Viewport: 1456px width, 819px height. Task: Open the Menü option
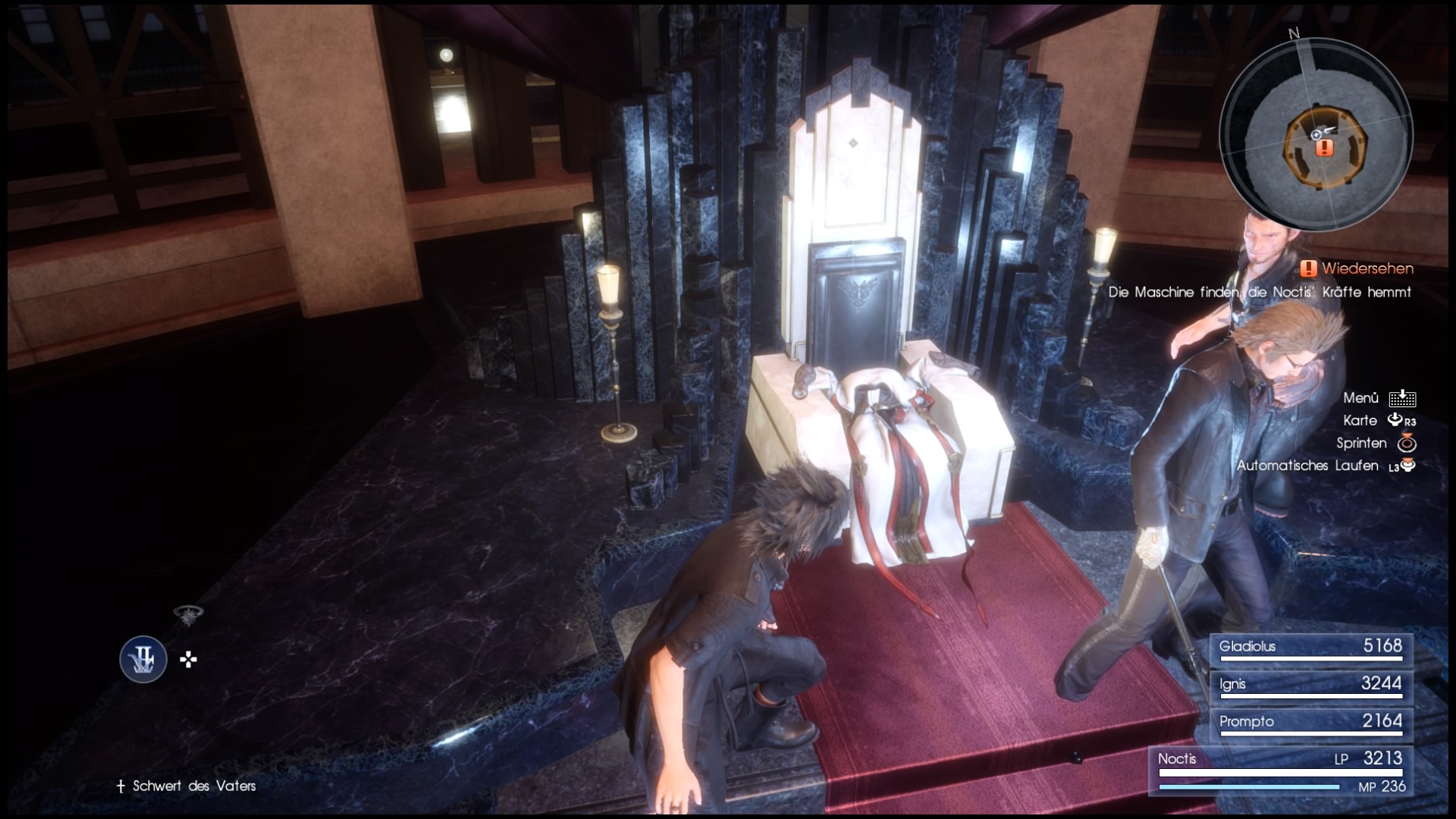pyautogui.click(x=1362, y=397)
